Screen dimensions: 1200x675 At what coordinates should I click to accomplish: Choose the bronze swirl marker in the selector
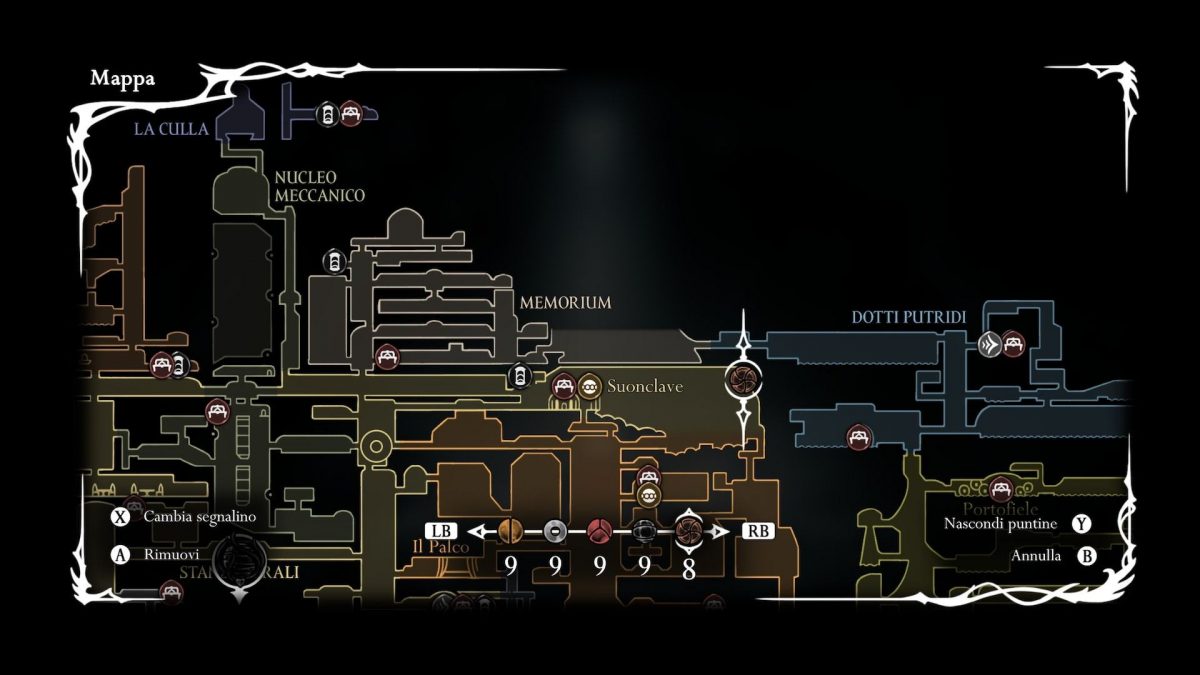(x=688, y=530)
